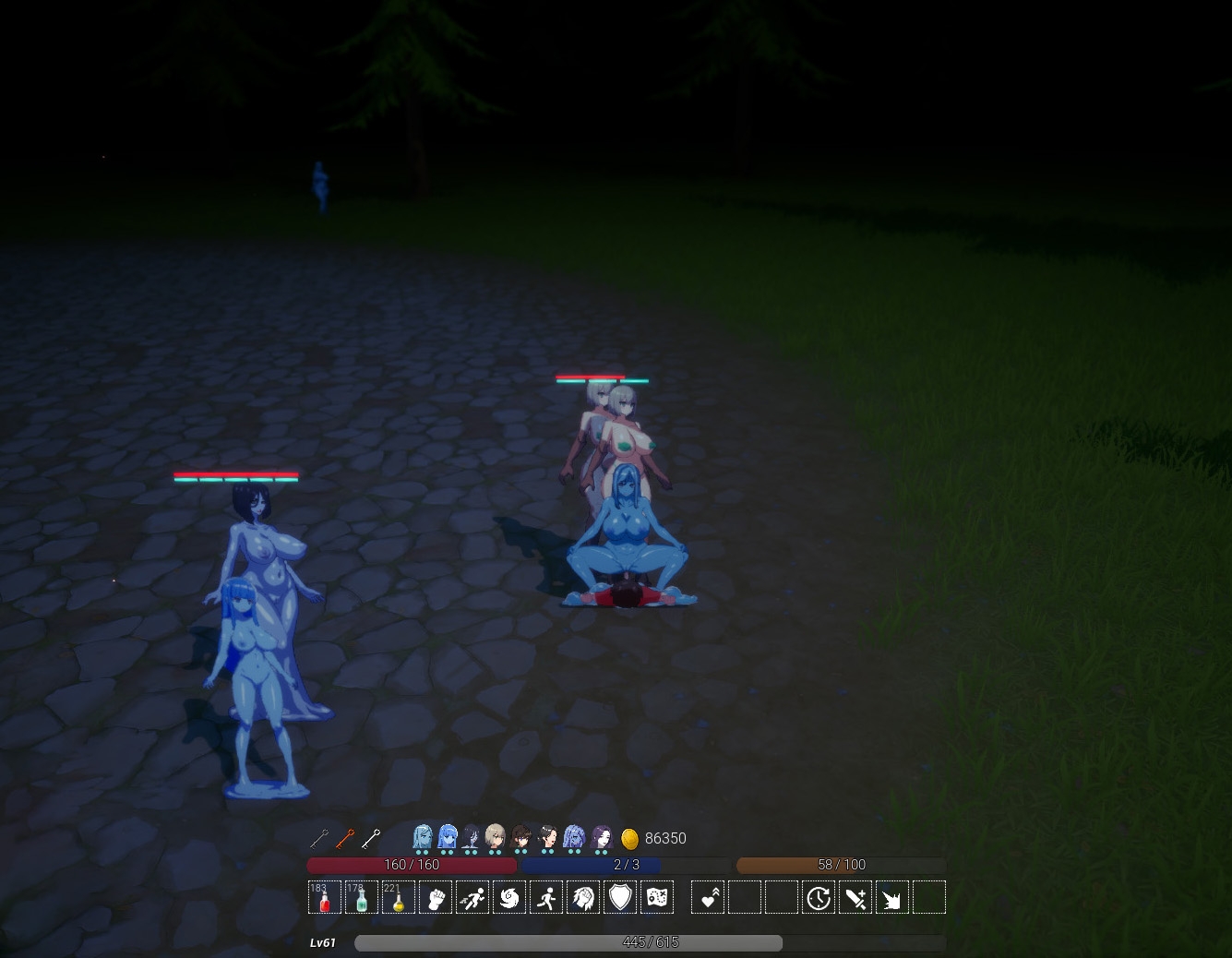Click the red 160/160 health bar
The height and width of the screenshot is (958, 1232).
(x=412, y=866)
